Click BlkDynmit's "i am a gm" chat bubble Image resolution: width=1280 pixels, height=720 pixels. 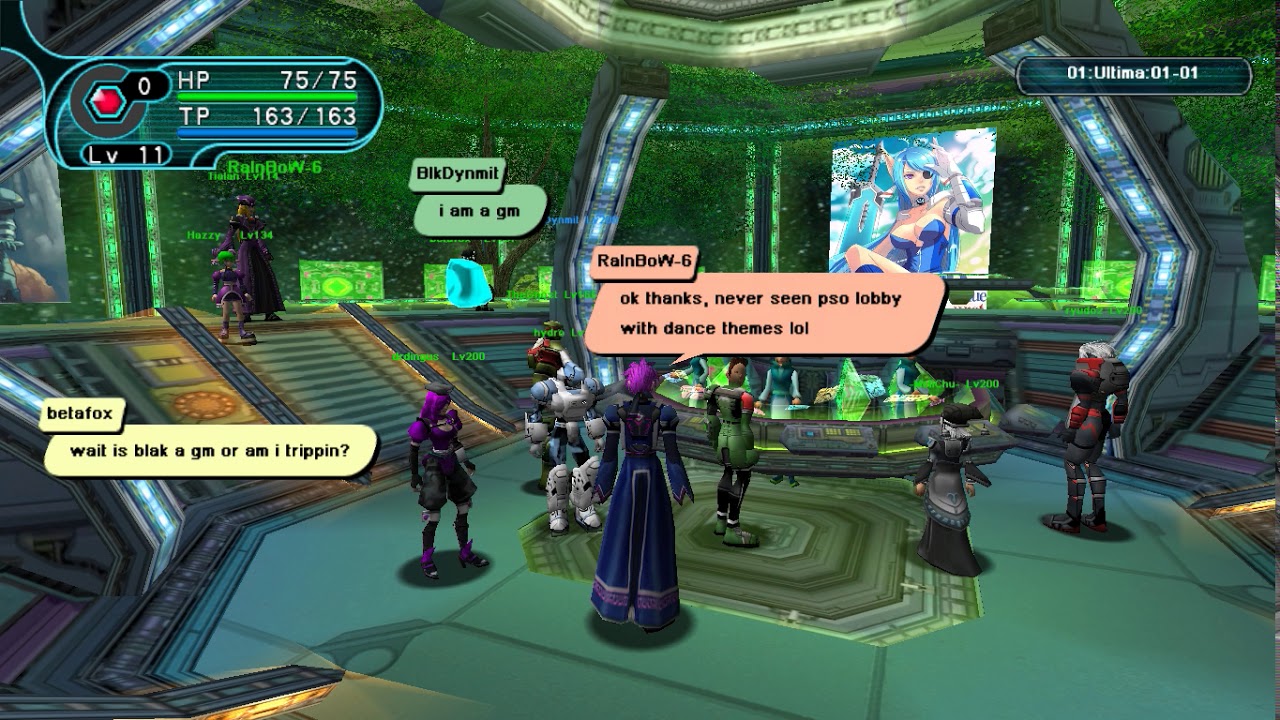pyautogui.click(x=479, y=212)
